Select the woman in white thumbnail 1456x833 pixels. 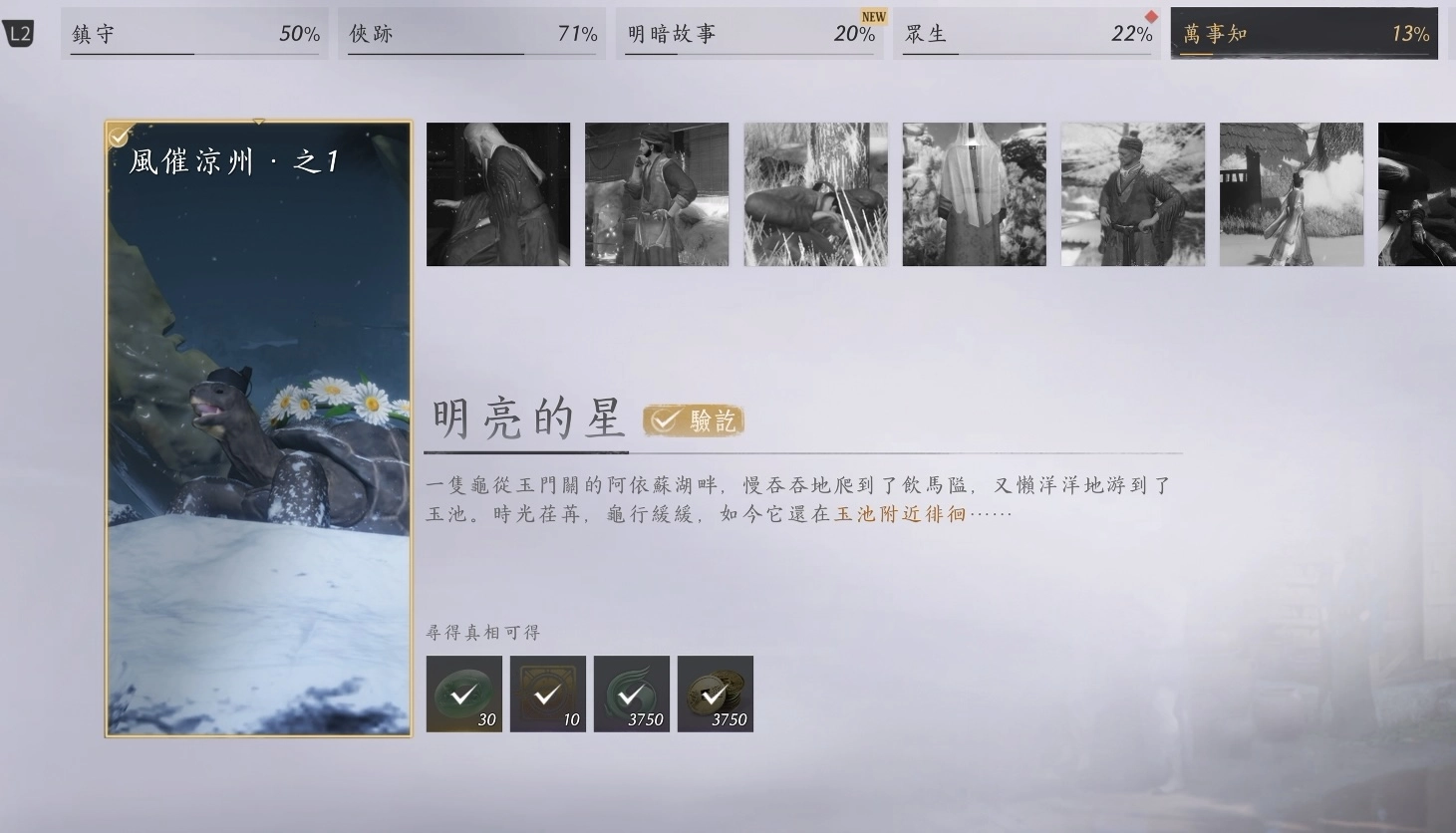tap(1292, 194)
